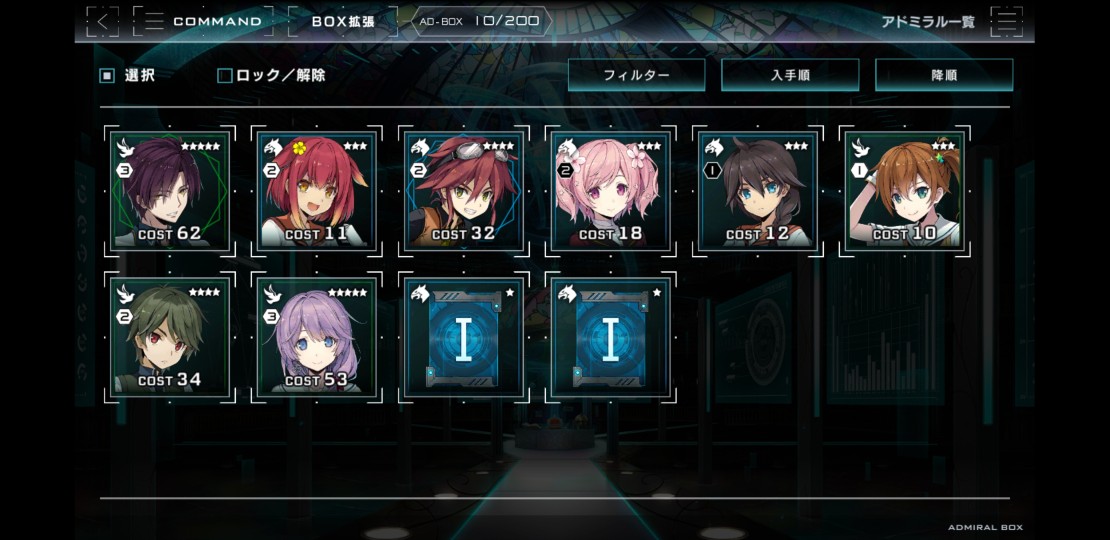Select the purple-haired admiral with cost 62
This screenshot has width=1110, height=540.
(x=170, y=191)
